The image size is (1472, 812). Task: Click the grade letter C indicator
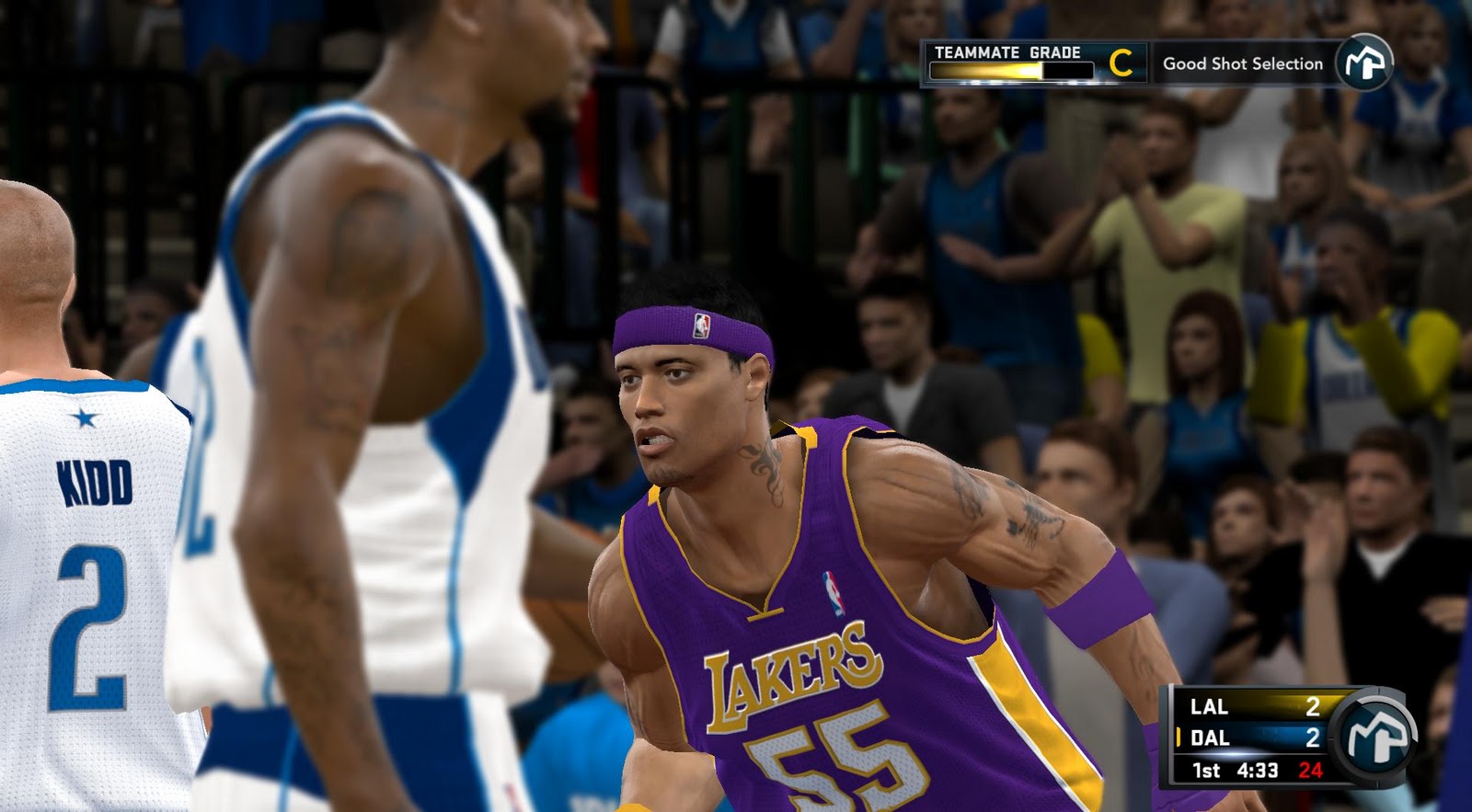tap(1121, 63)
